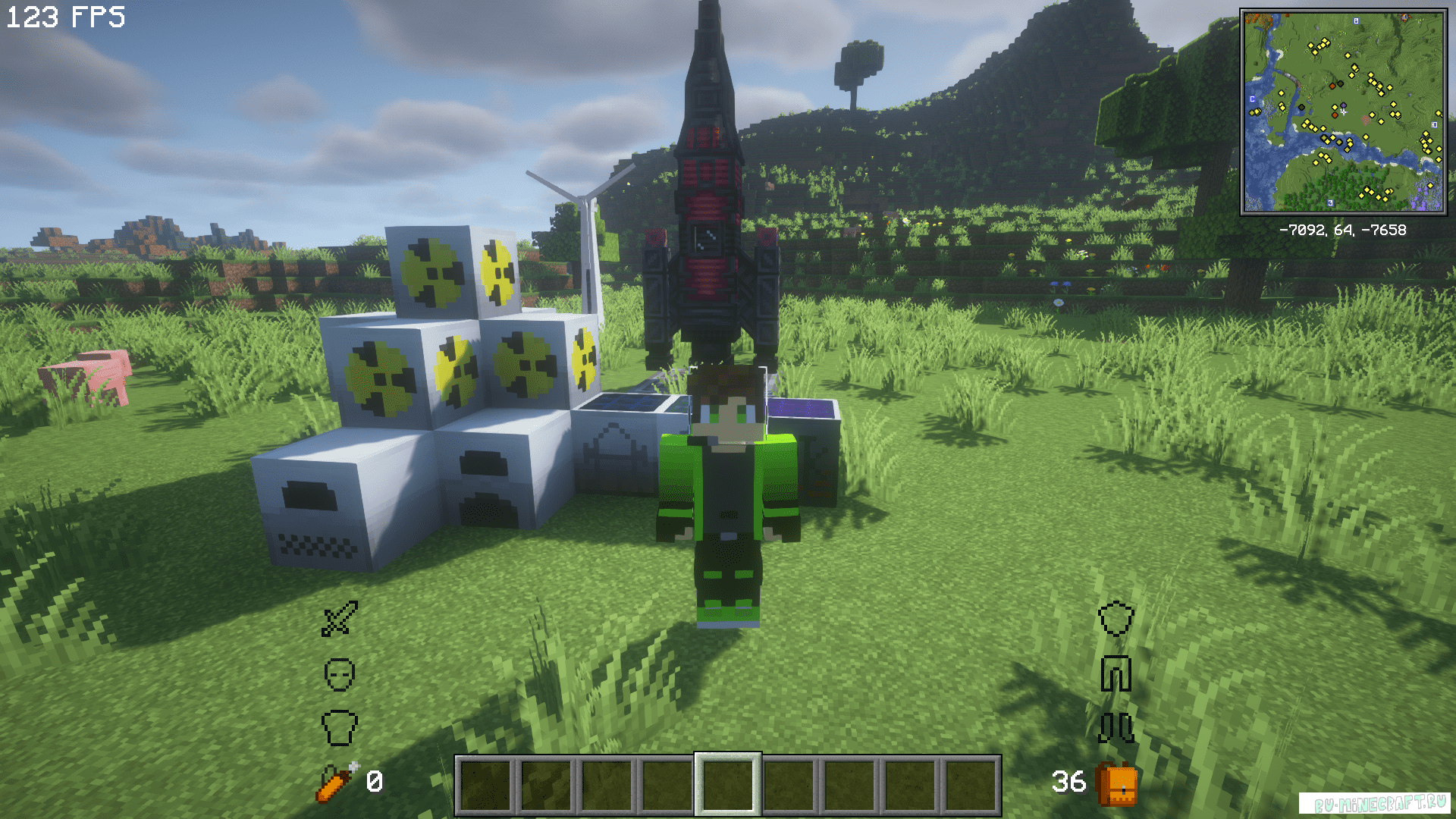Choose the chestplate outline armor icon
Image resolution: width=1456 pixels, height=819 pixels.
click(x=339, y=727)
